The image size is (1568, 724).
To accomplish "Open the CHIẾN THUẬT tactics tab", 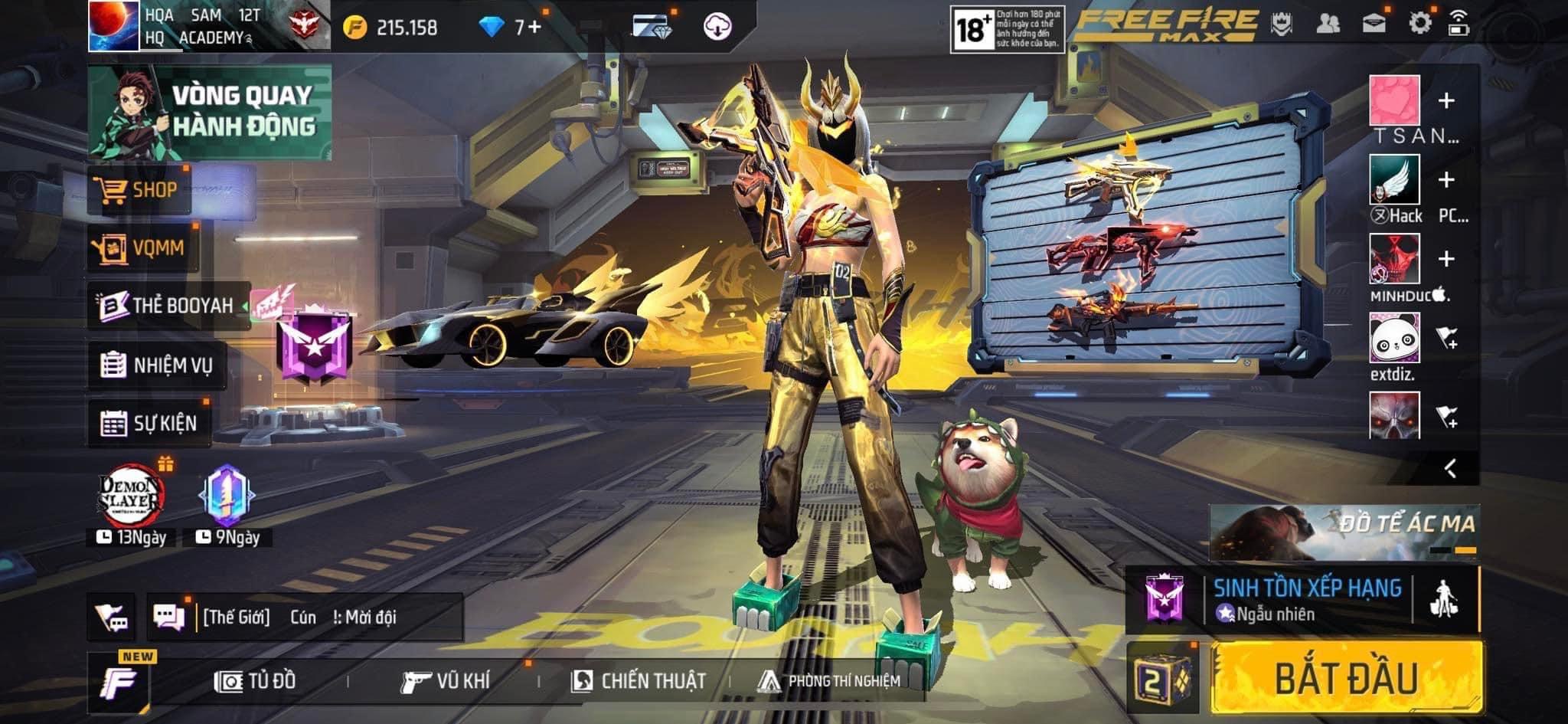I will (639, 680).
